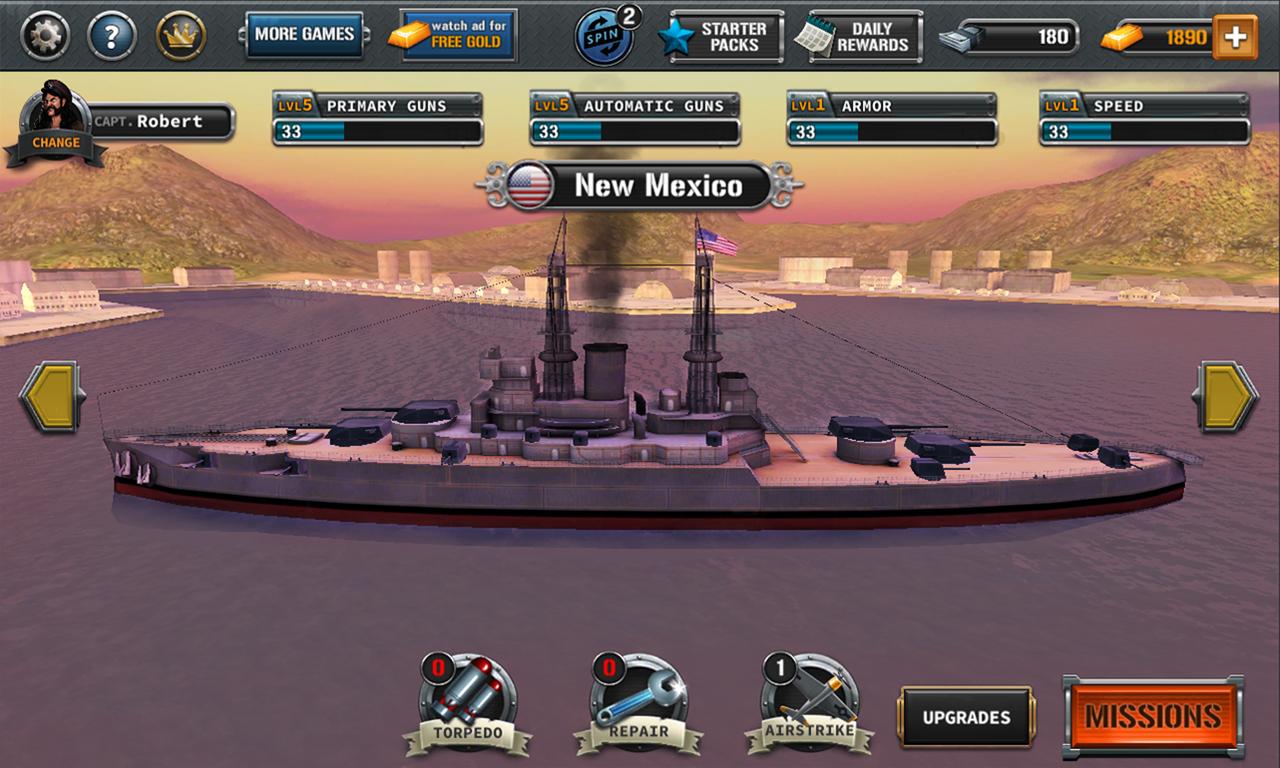Change the captain portrait Robert
Viewport: 1280px width, 768px height.
pos(55,113)
